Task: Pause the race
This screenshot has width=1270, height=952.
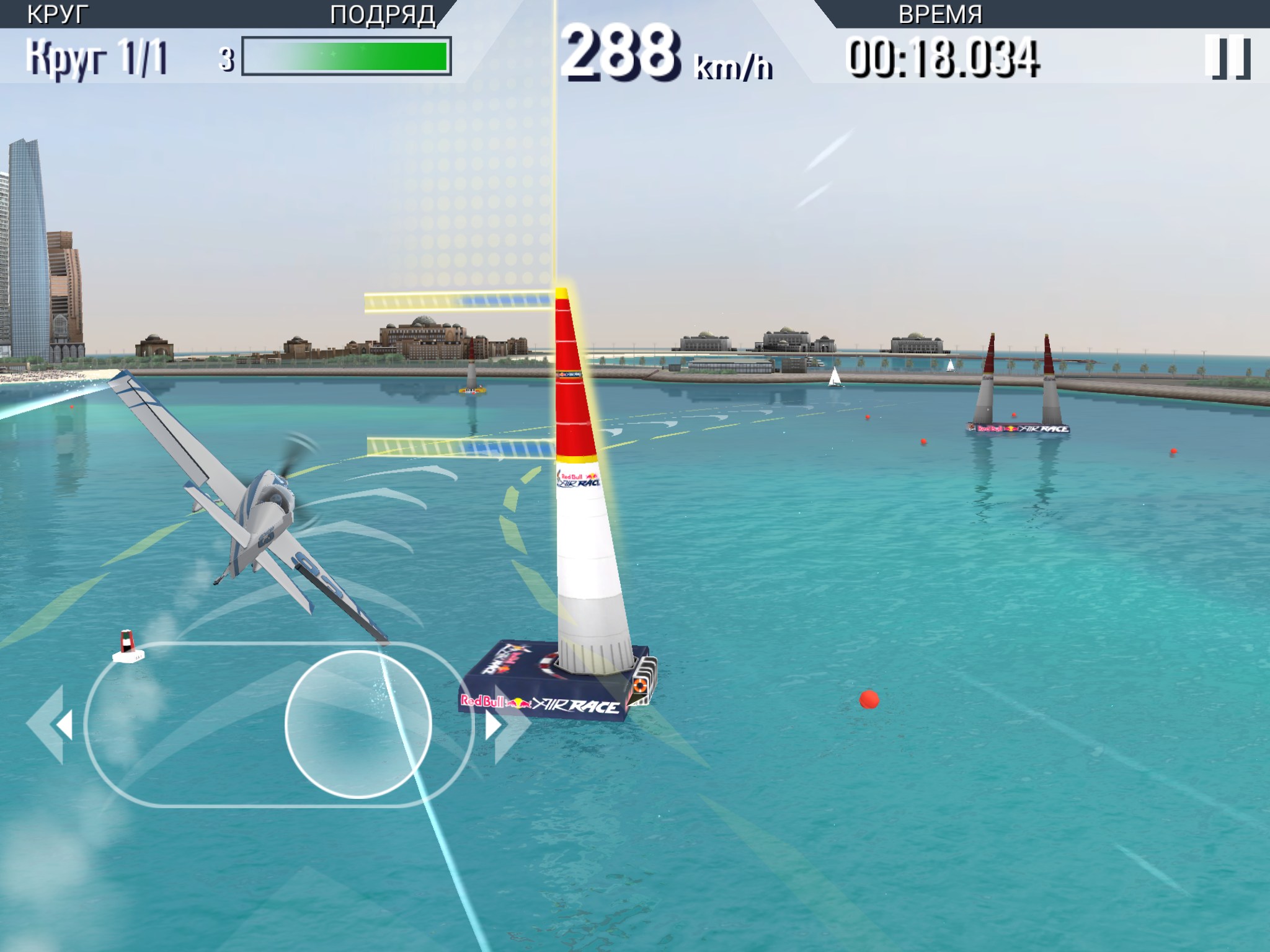Action: tap(1227, 58)
